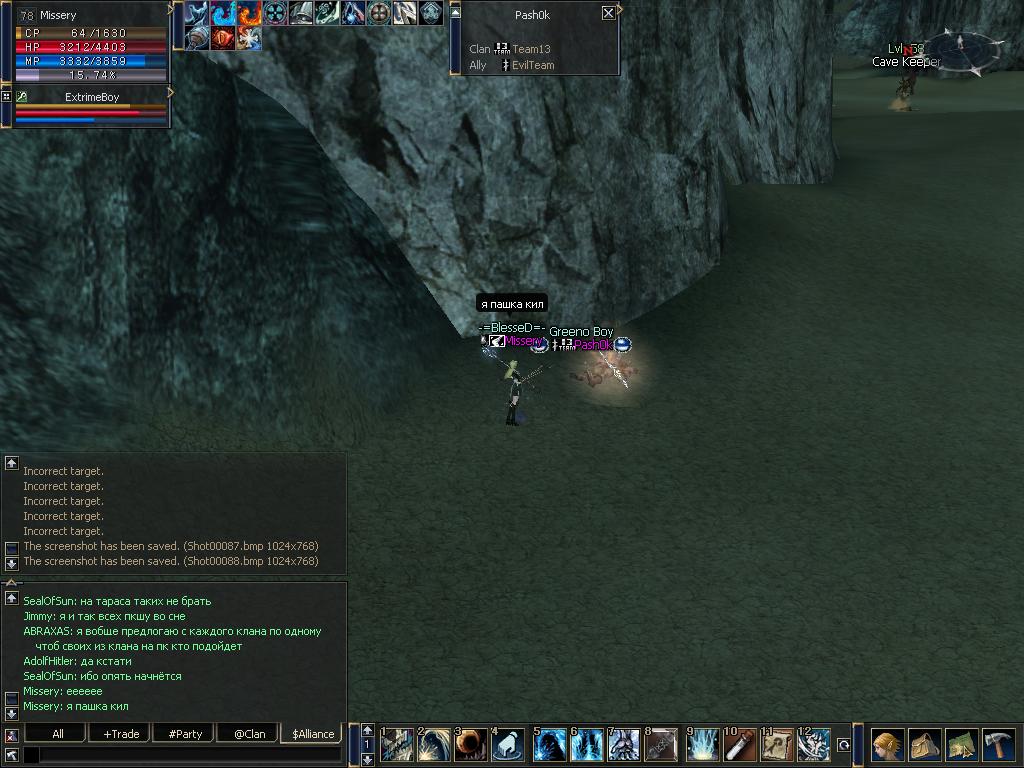Viewport: 1024px width, 768px height.
Task: Activate the dark orb skill in slot 3
Action: [471, 745]
